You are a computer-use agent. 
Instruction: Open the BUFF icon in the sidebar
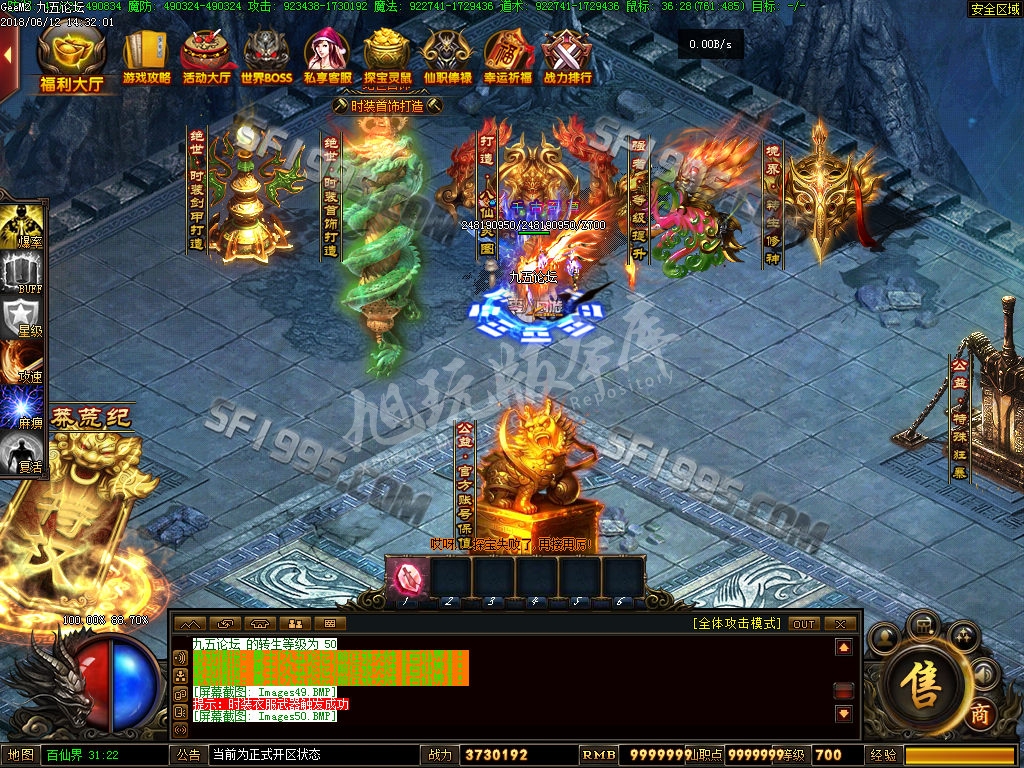click(22, 272)
